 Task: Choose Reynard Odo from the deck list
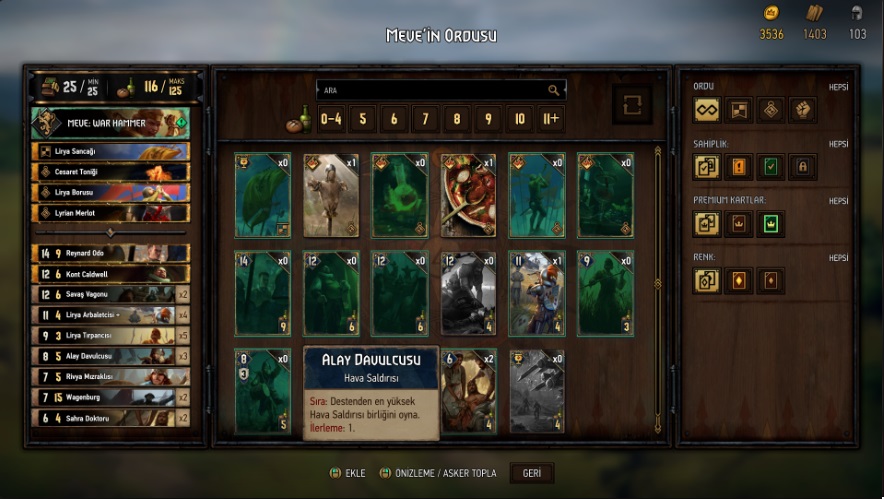[110, 253]
